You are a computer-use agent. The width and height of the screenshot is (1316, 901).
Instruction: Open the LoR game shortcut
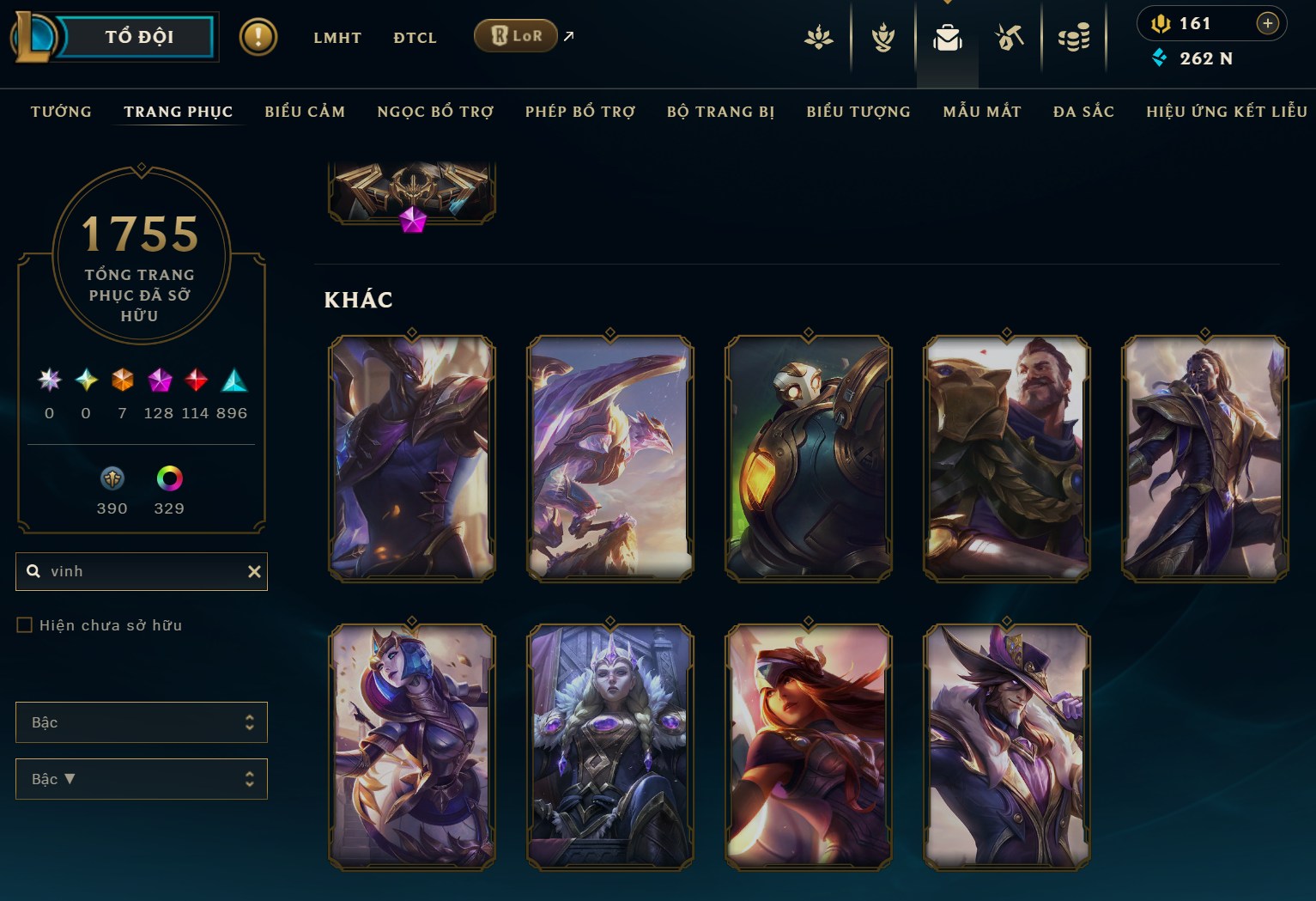pos(516,36)
